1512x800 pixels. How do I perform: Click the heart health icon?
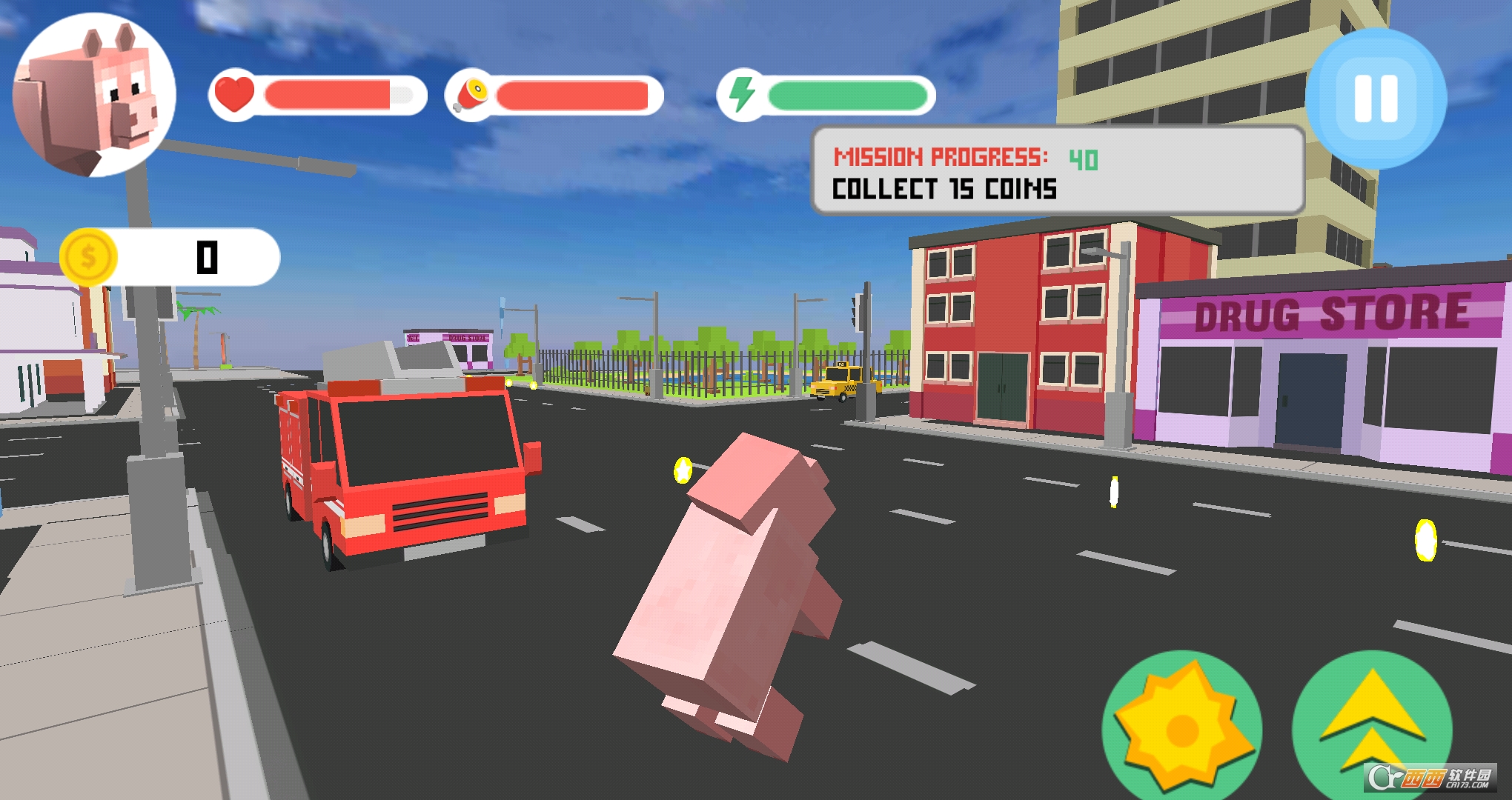(x=236, y=95)
